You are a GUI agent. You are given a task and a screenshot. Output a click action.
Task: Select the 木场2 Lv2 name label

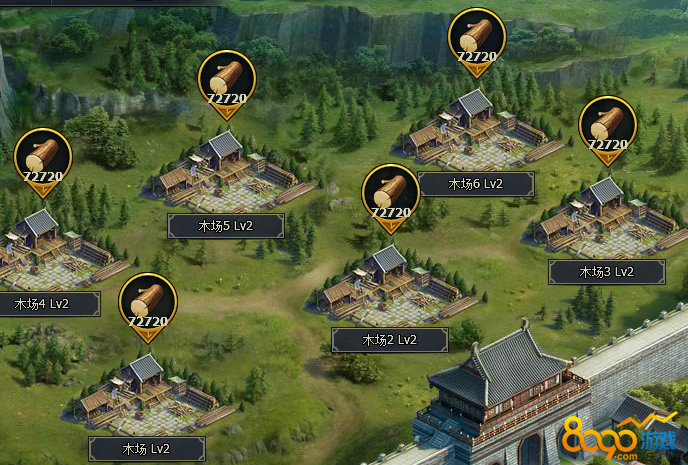point(389,340)
